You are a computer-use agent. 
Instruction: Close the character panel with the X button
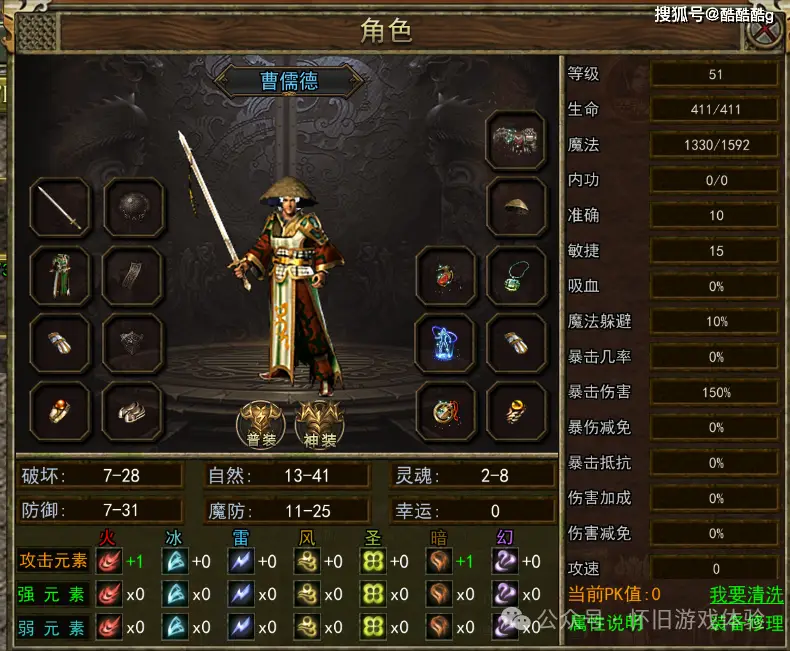point(765,29)
